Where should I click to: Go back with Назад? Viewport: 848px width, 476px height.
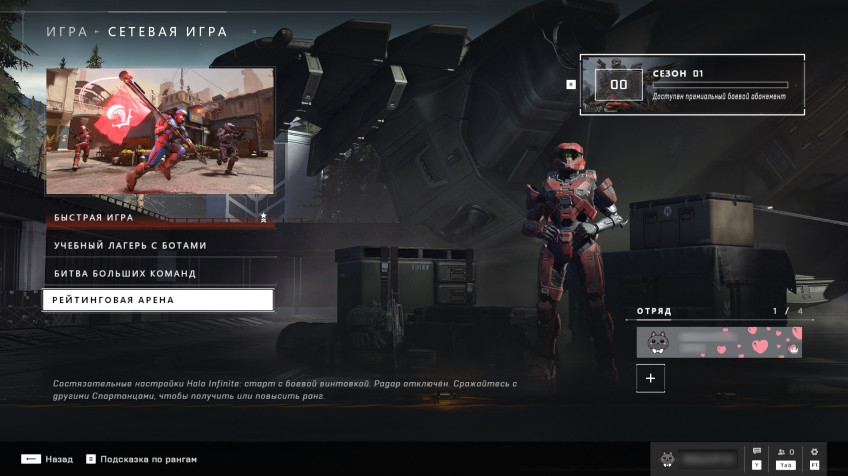coord(46,459)
